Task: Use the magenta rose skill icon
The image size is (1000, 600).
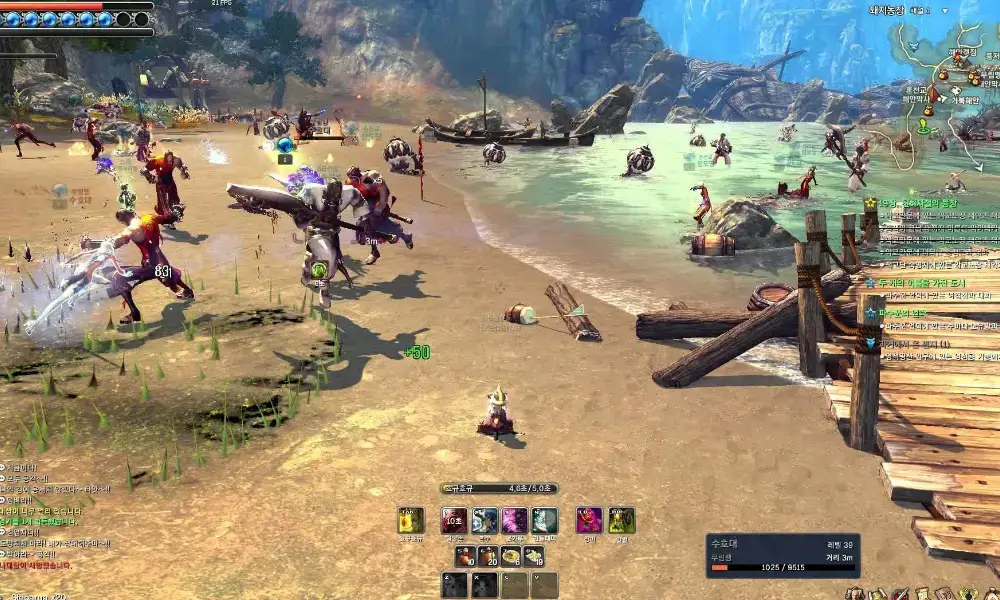Action: [589, 520]
